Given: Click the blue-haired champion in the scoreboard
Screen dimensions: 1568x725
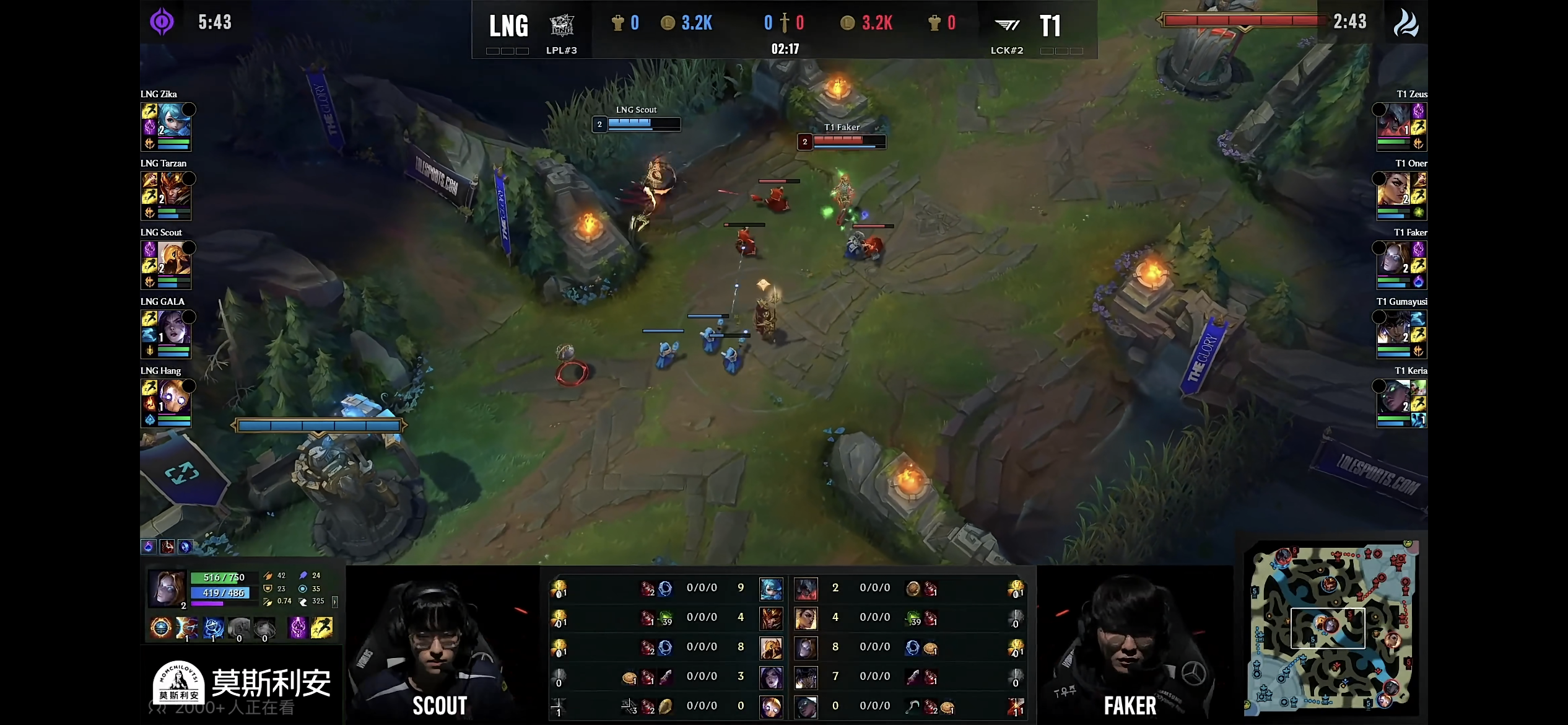Looking at the screenshot, I should 771,589.
